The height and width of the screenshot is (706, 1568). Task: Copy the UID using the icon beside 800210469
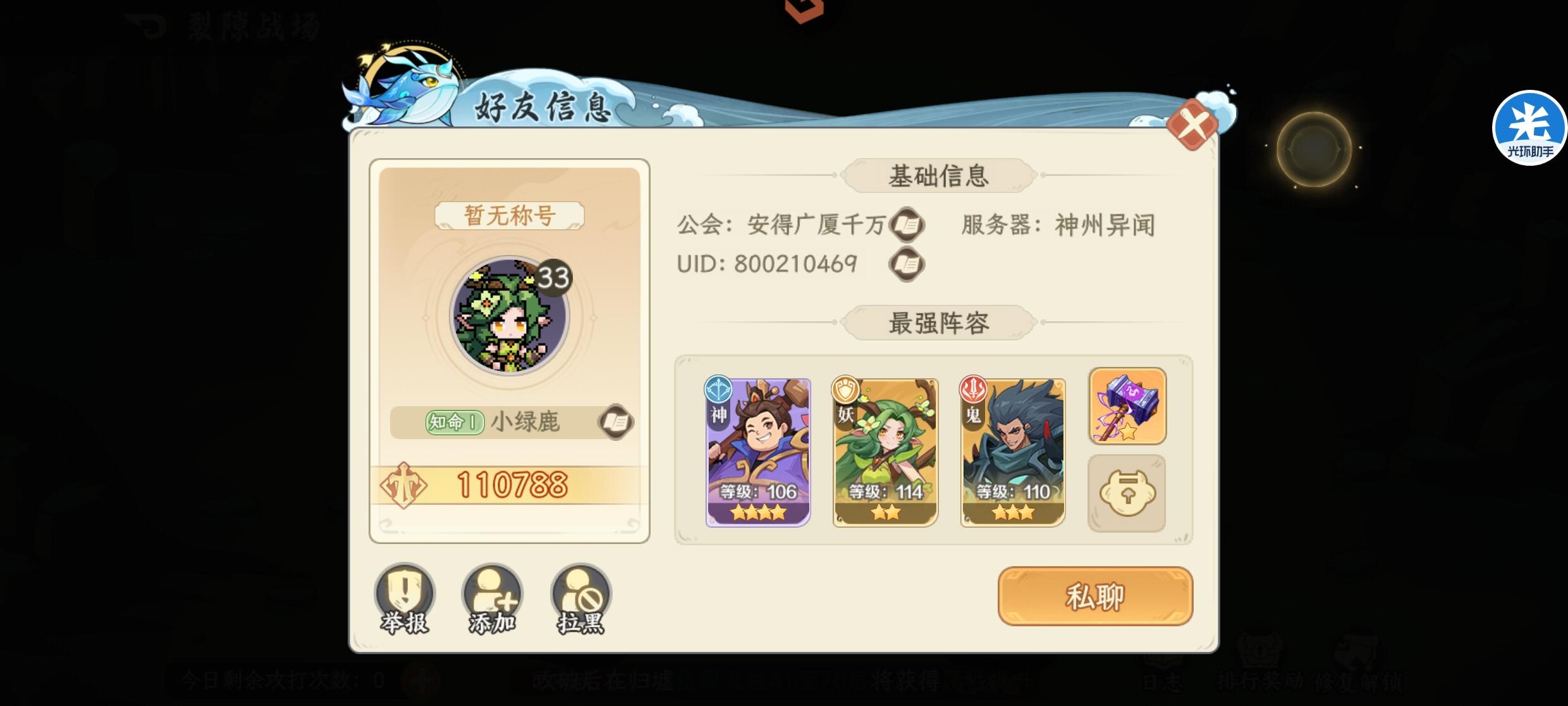click(x=907, y=263)
